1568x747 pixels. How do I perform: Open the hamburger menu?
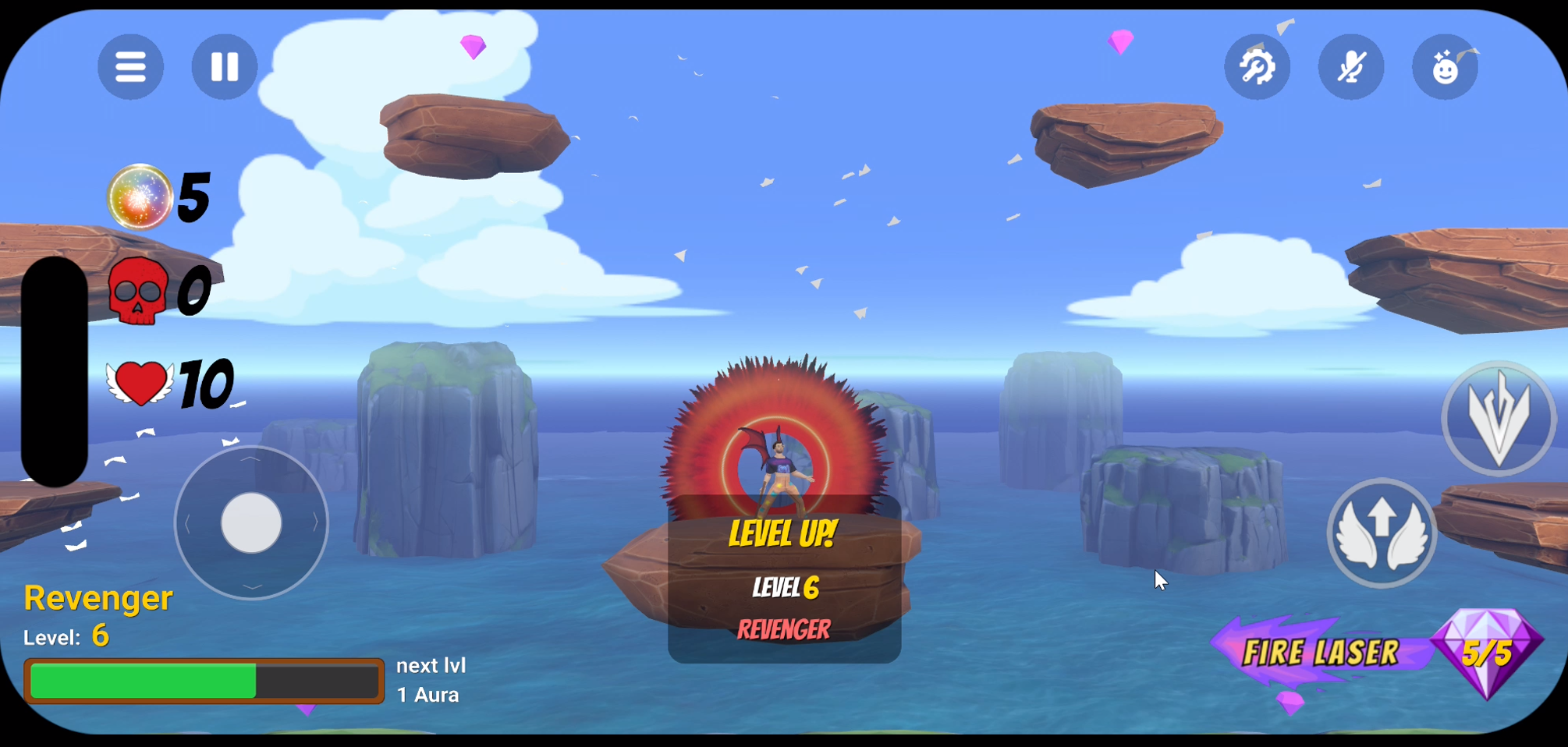coord(130,67)
